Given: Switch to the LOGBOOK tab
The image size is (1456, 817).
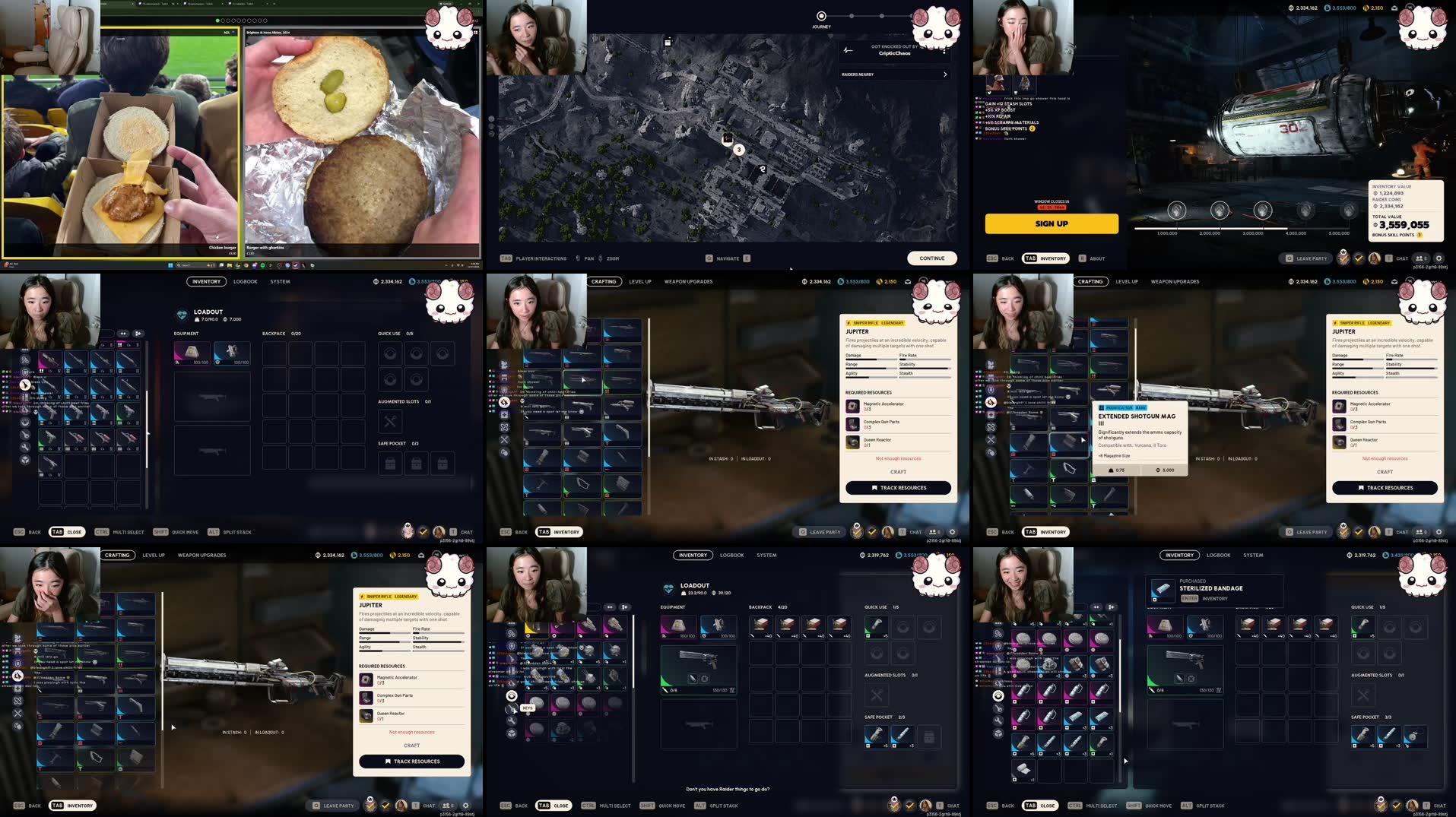Looking at the screenshot, I should pyautogui.click(x=245, y=281).
